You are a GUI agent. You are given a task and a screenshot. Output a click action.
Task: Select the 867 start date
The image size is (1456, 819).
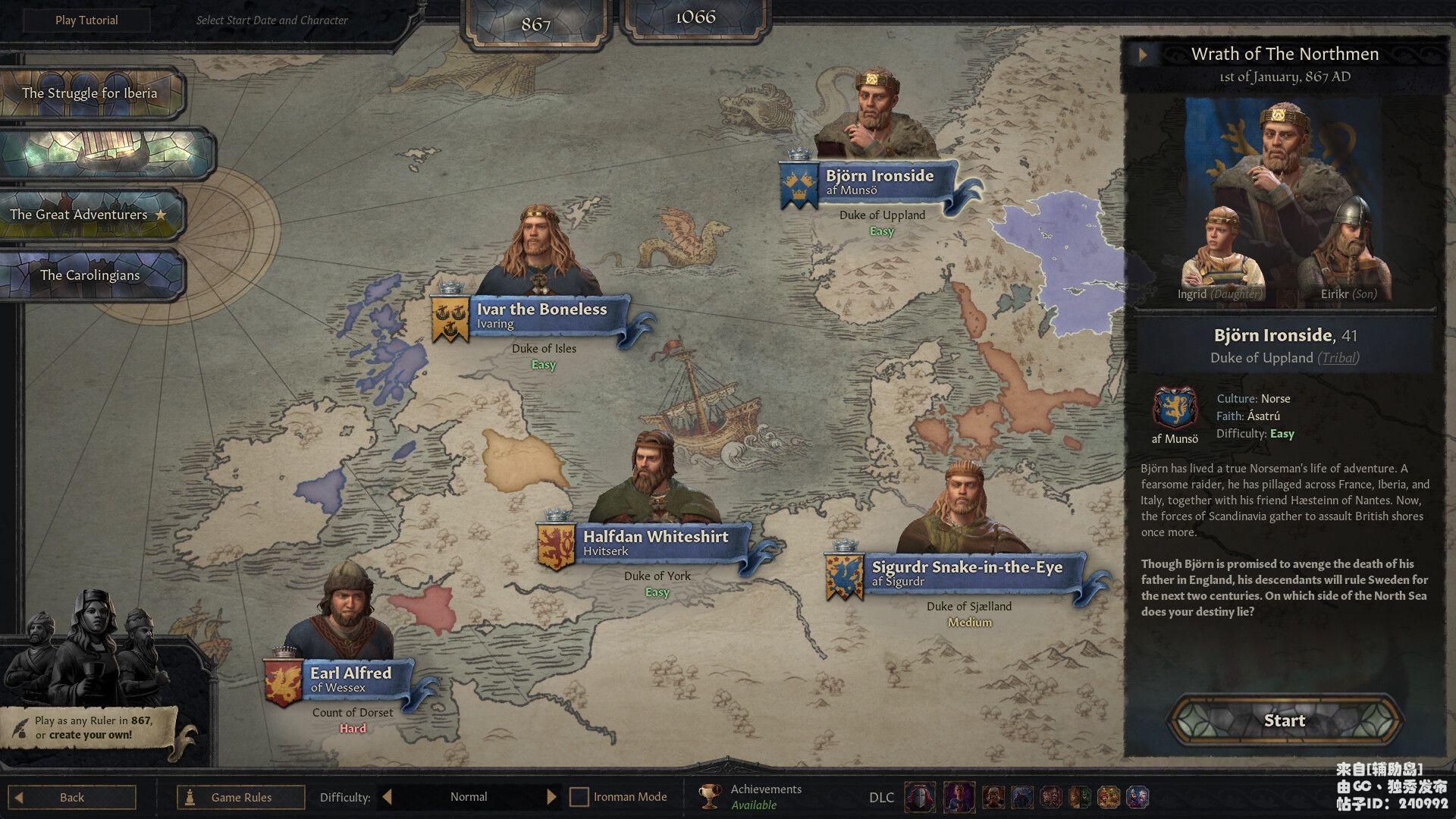[x=535, y=24]
